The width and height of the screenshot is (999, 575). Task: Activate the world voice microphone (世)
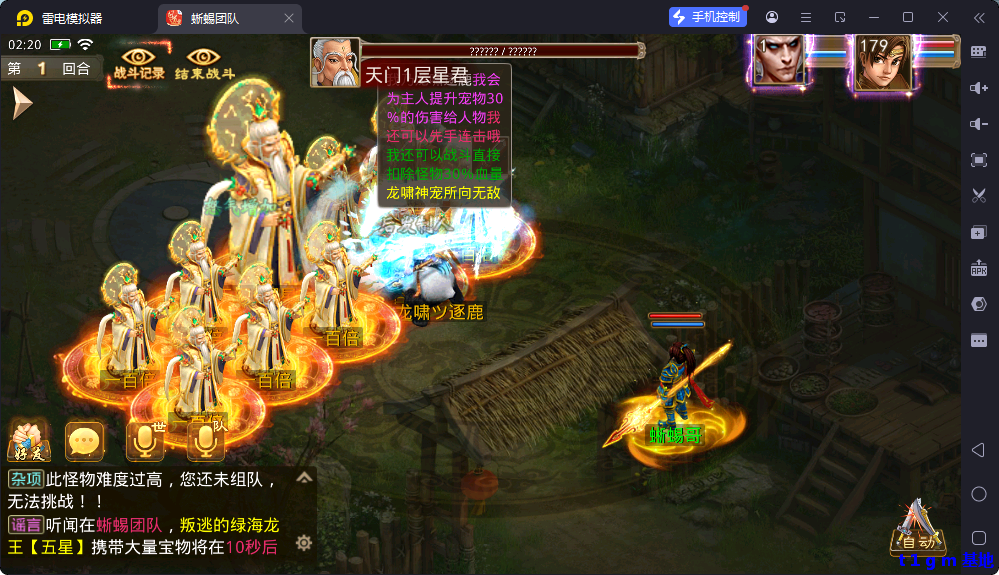click(146, 441)
